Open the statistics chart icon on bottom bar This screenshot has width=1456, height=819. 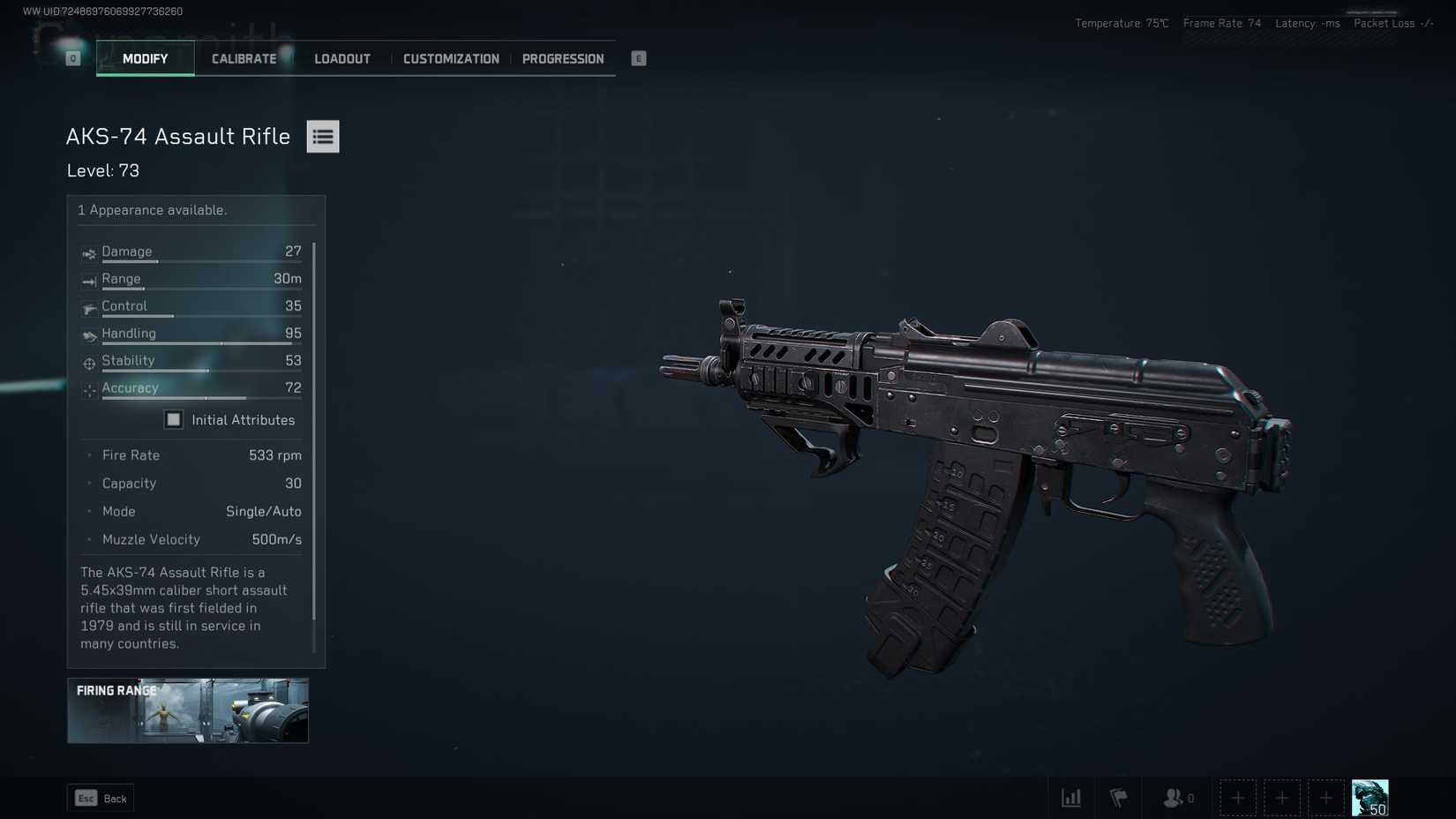coord(1071,797)
